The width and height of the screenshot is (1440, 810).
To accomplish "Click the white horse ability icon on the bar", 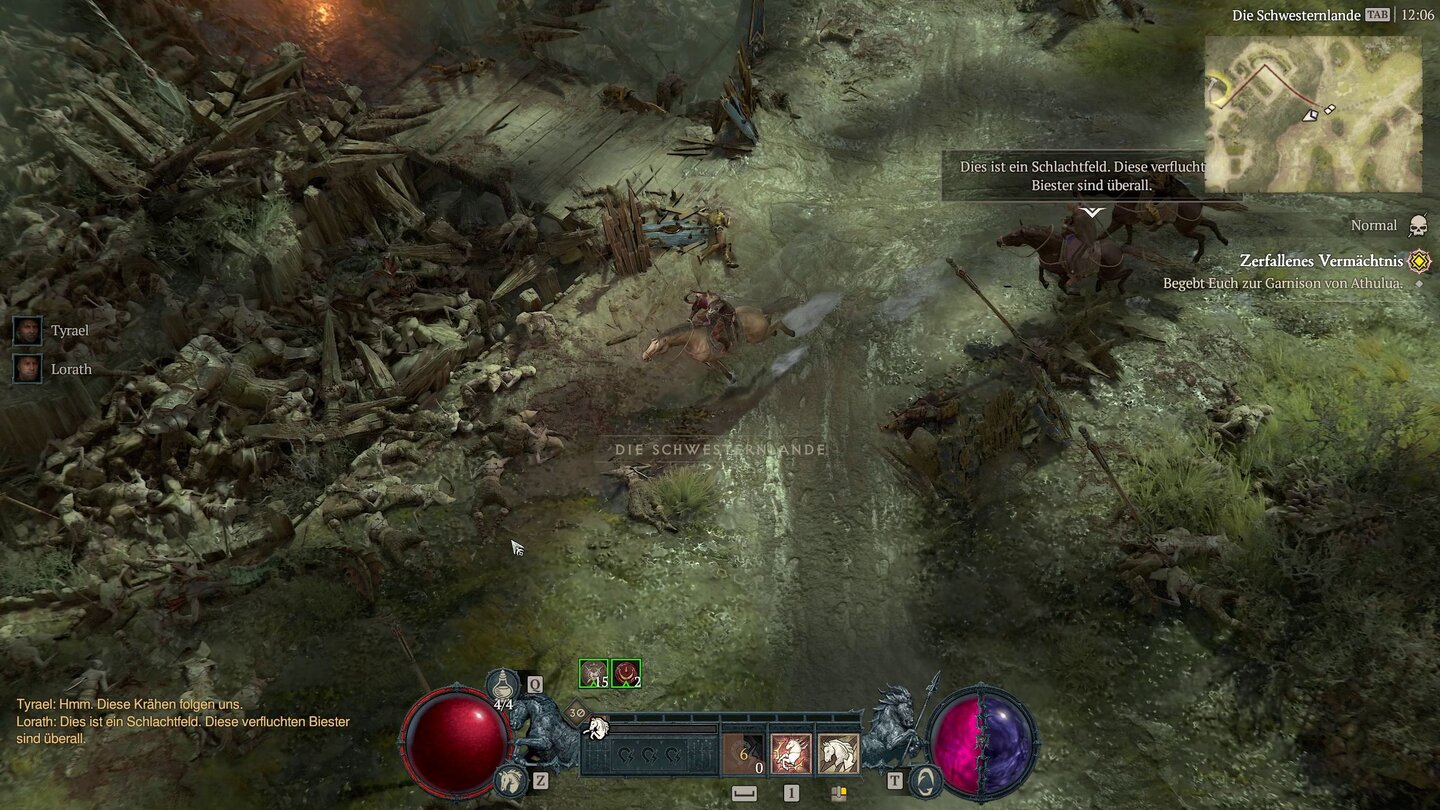I will click(840, 755).
